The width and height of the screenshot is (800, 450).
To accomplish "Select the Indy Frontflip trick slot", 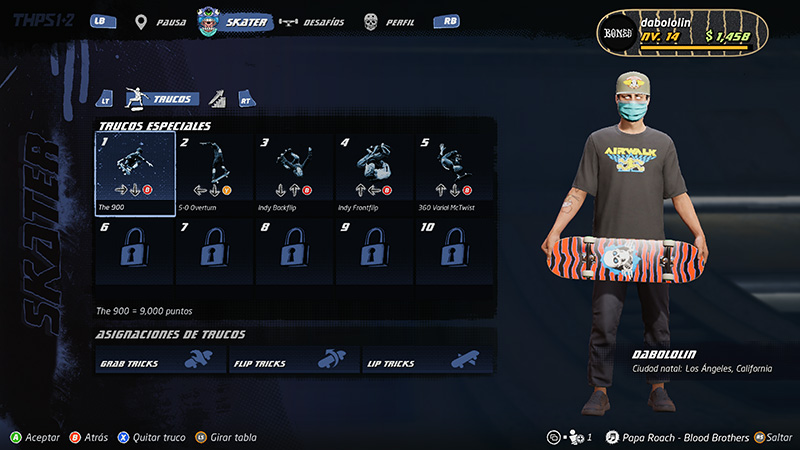I will click(x=375, y=173).
